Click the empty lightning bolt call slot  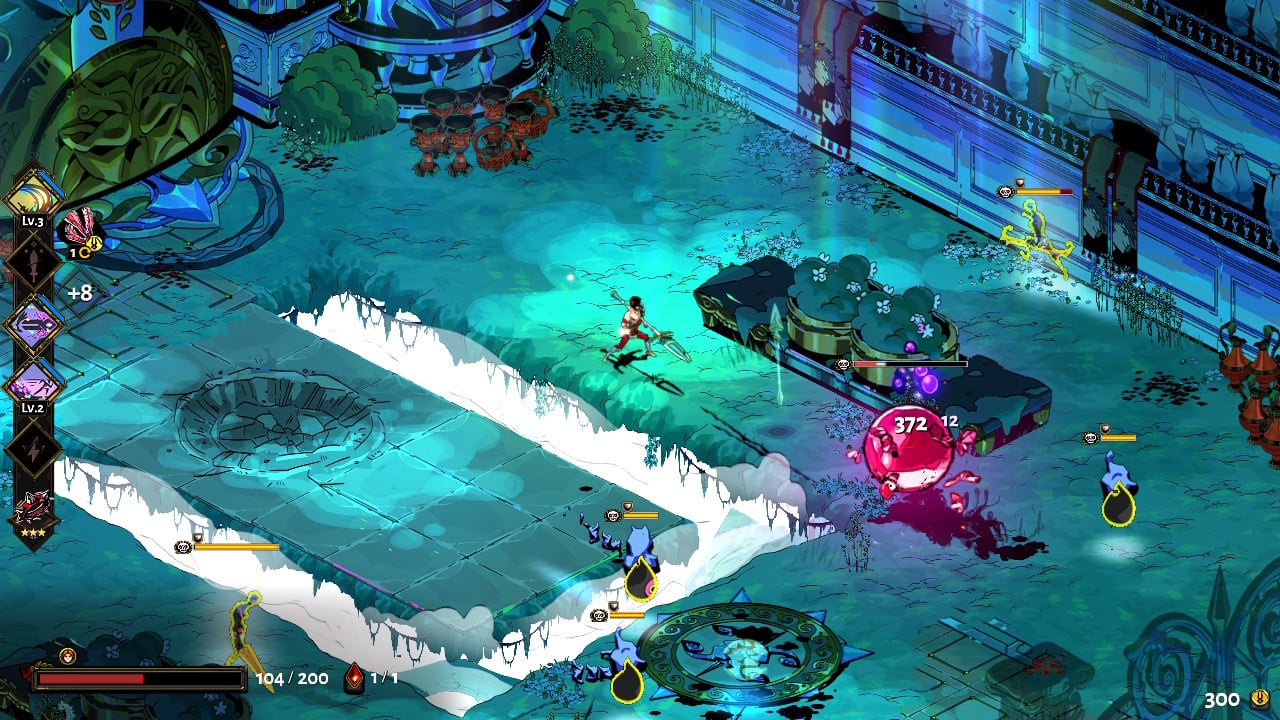pyautogui.click(x=33, y=449)
